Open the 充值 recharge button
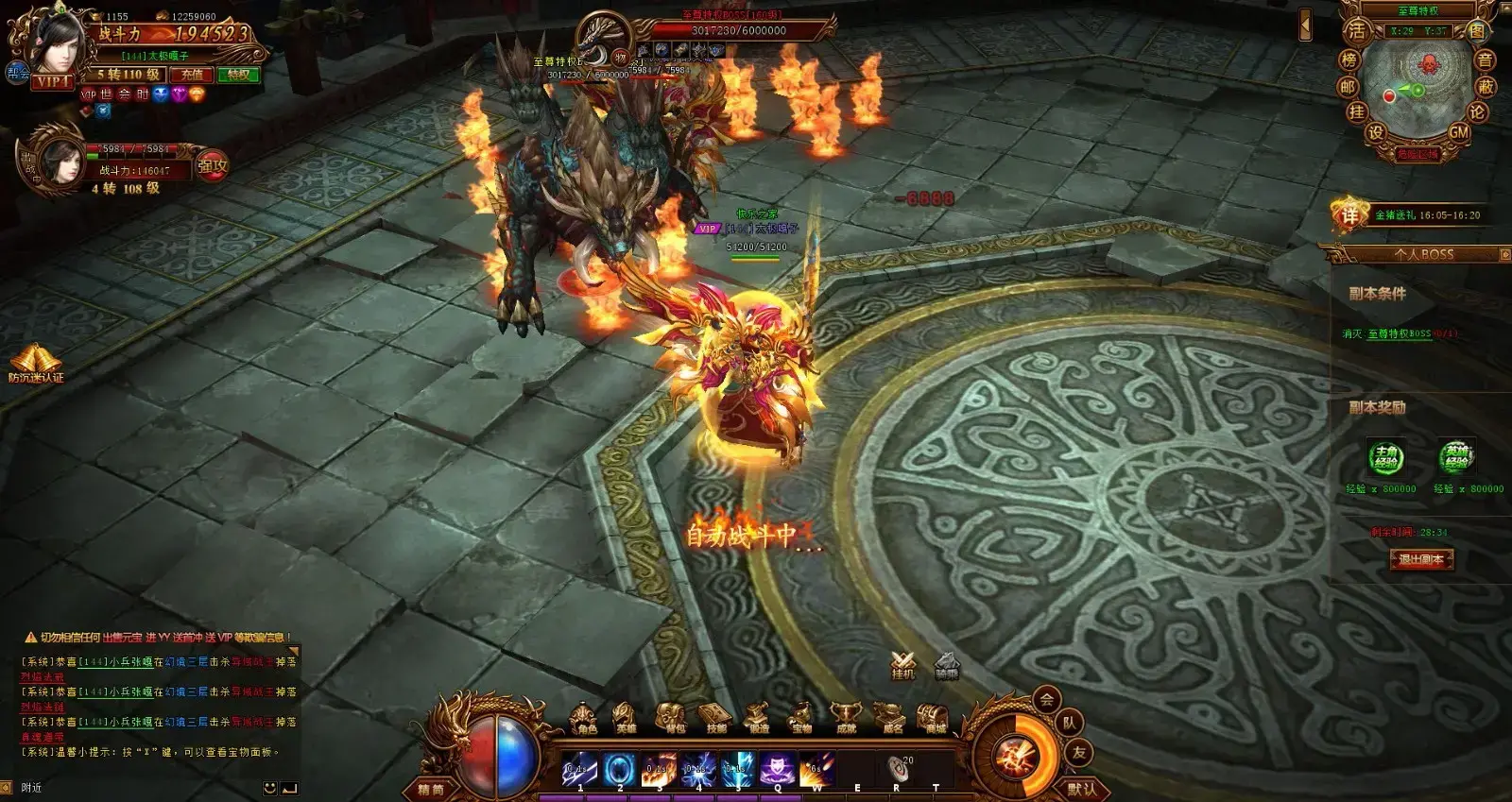The width and height of the screenshot is (1512, 802). [x=192, y=75]
